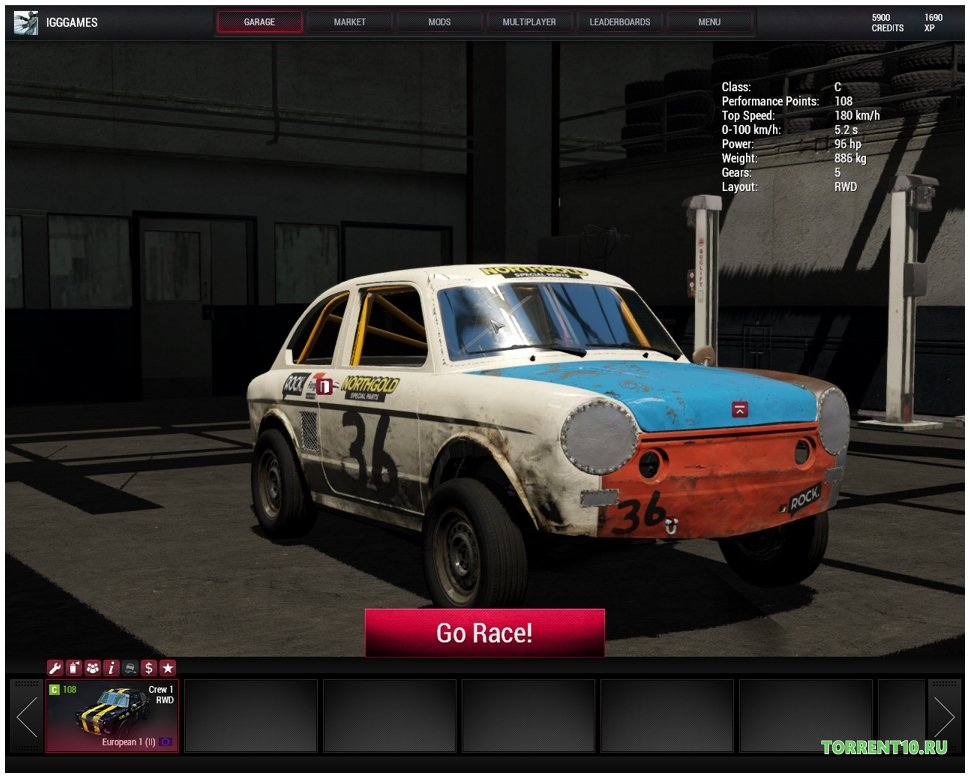Switch to the Market tab

pyautogui.click(x=349, y=22)
